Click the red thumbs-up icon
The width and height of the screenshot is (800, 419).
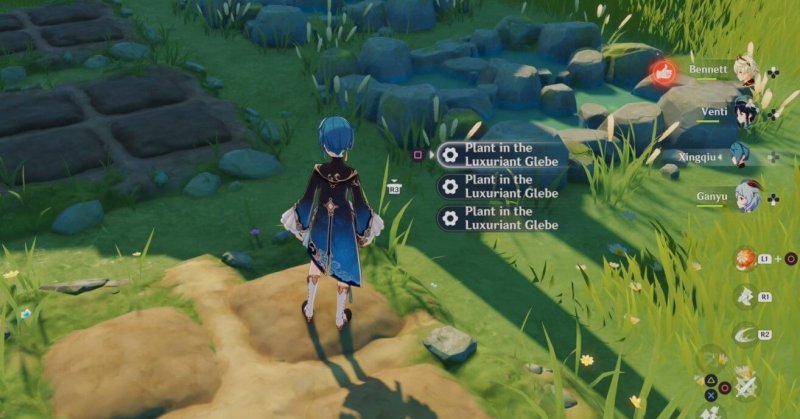click(661, 71)
